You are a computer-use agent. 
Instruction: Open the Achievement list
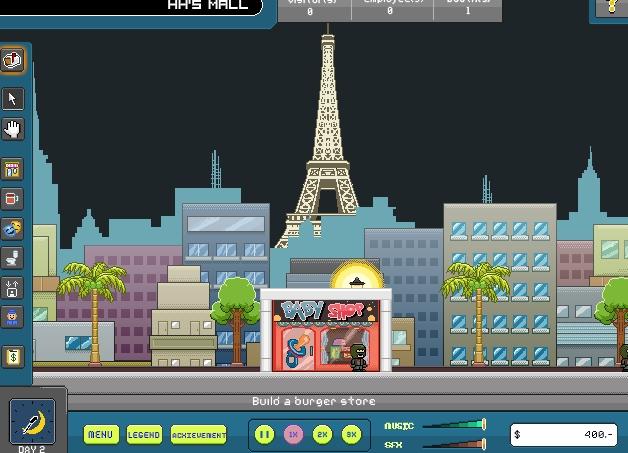(198, 435)
